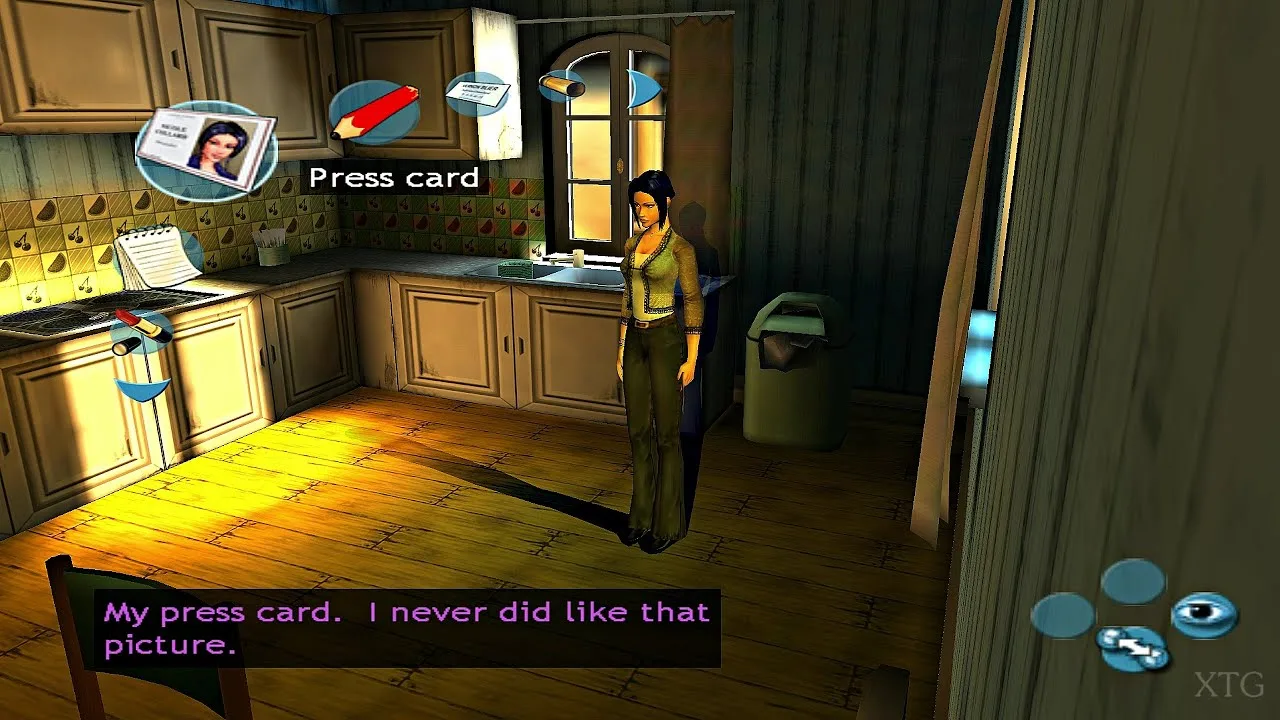Click the blue inventory arrow below the lipstick
Screen dimensions: 1280x720
pos(143,388)
